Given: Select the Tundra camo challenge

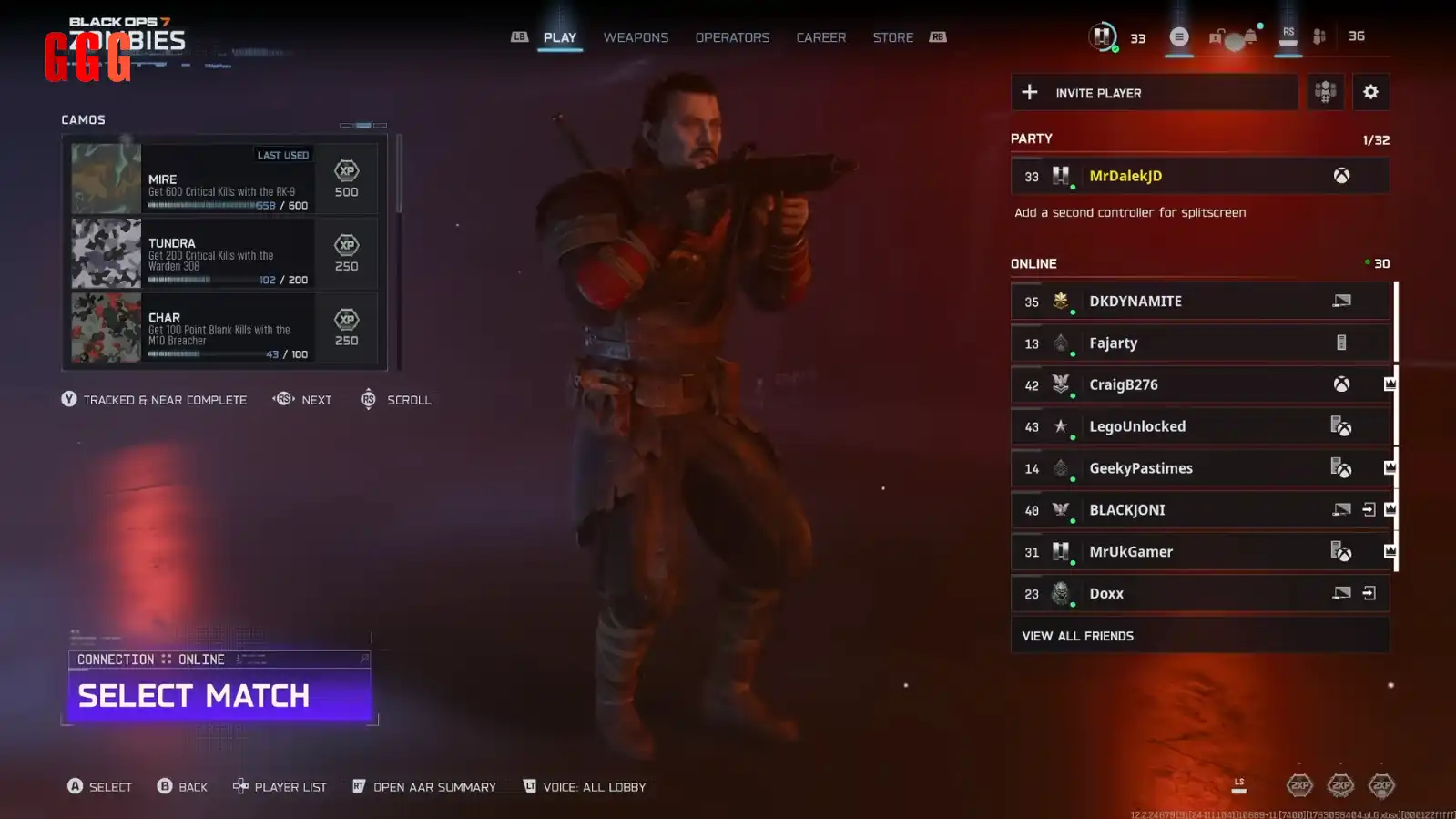Looking at the screenshot, I should tap(224, 253).
